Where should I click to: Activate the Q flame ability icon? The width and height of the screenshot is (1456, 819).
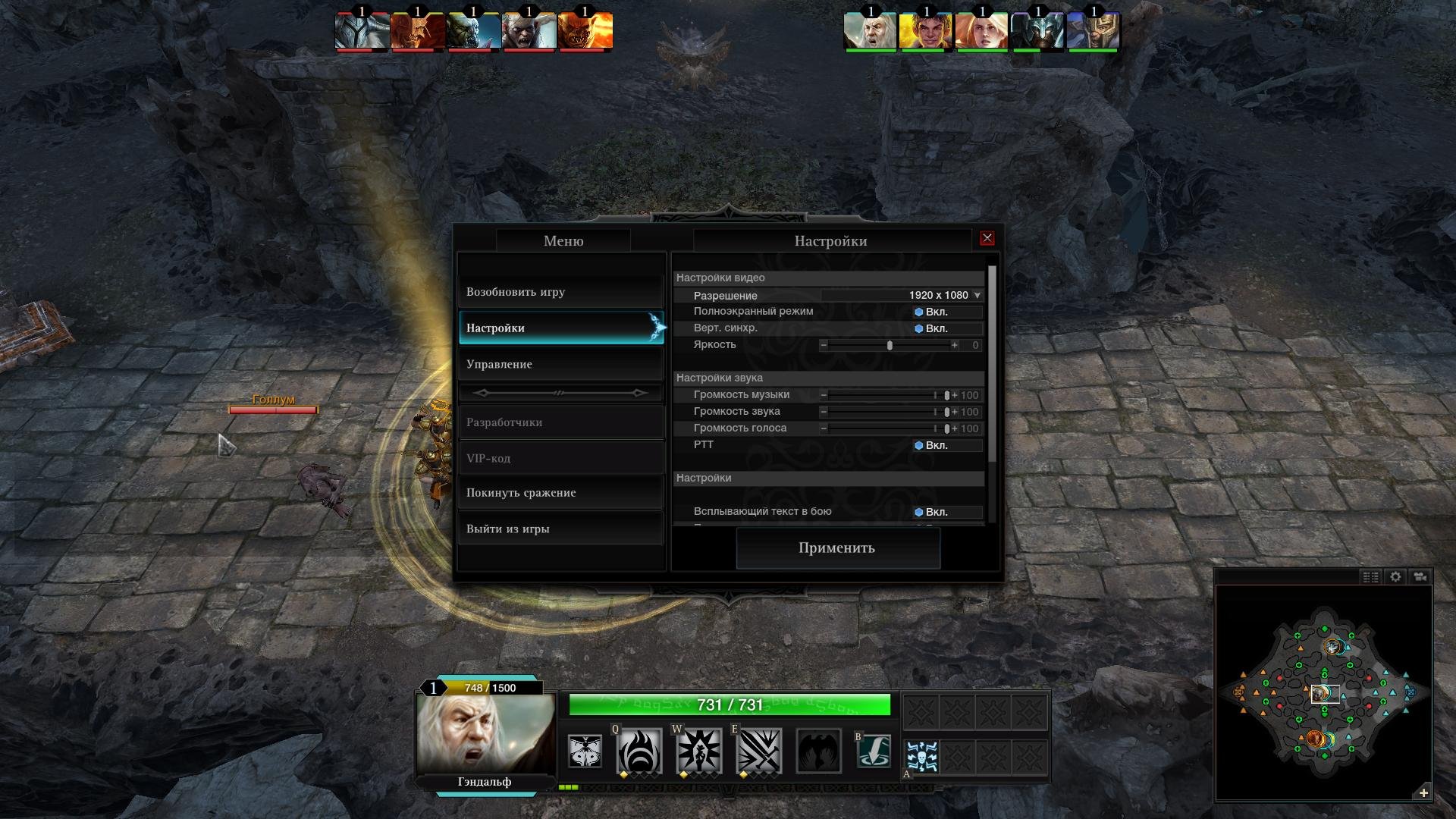pos(639,751)
